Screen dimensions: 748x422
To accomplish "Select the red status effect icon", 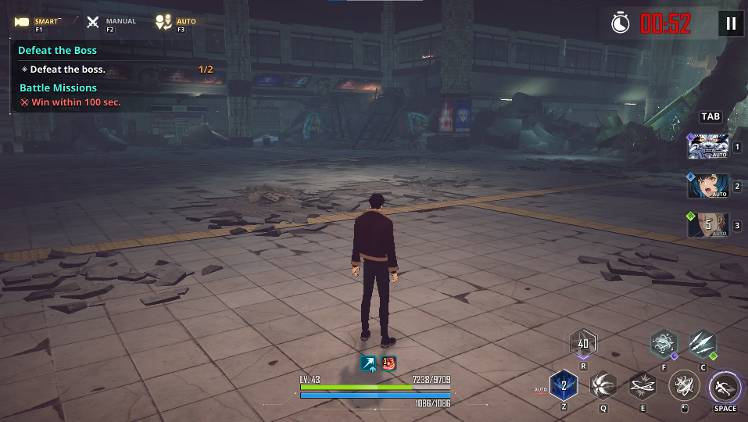I will point(387,364).
